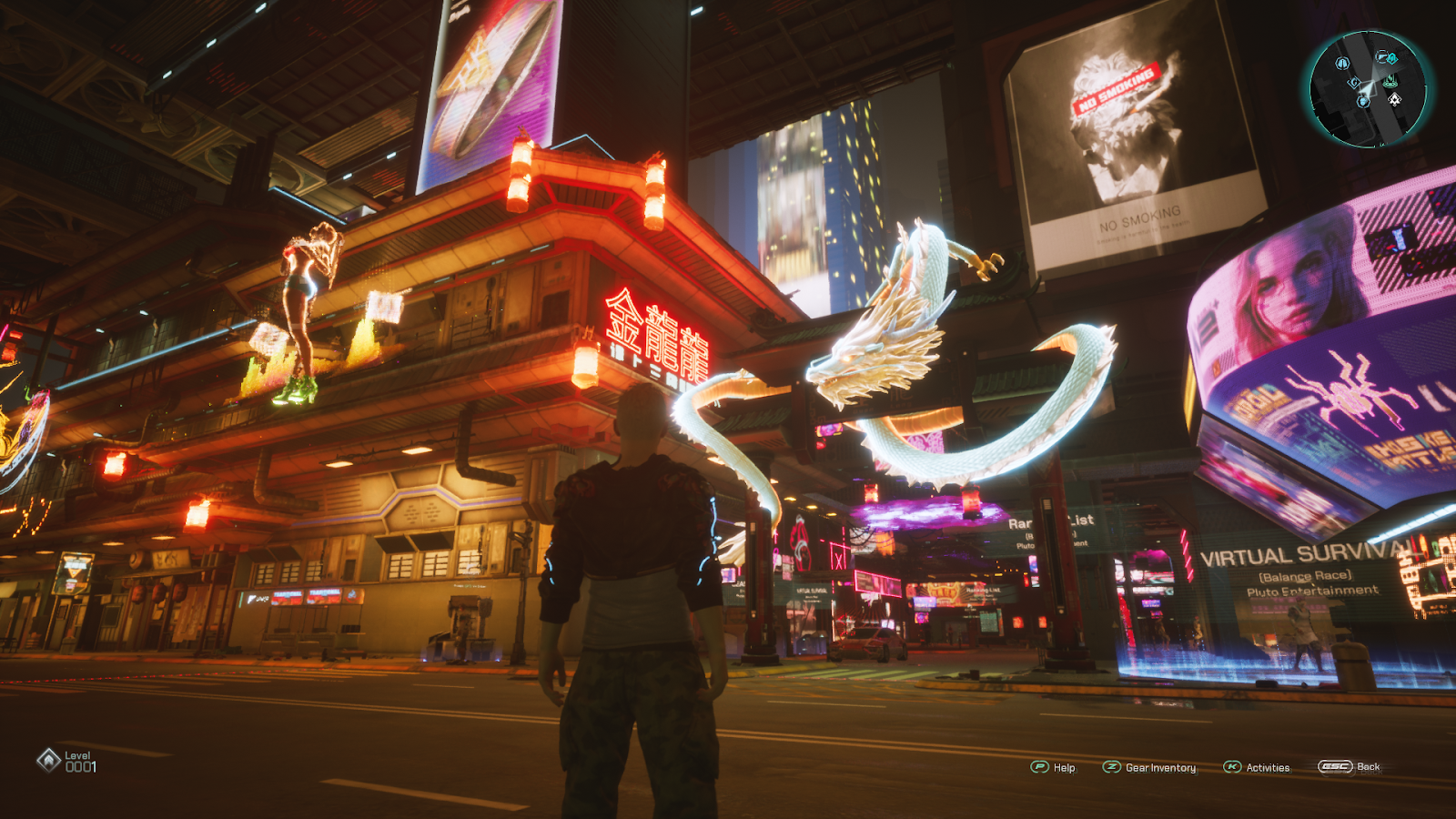Open the circular minimap
This screenshot has height=819, width=1456.
click(1367, 89)
